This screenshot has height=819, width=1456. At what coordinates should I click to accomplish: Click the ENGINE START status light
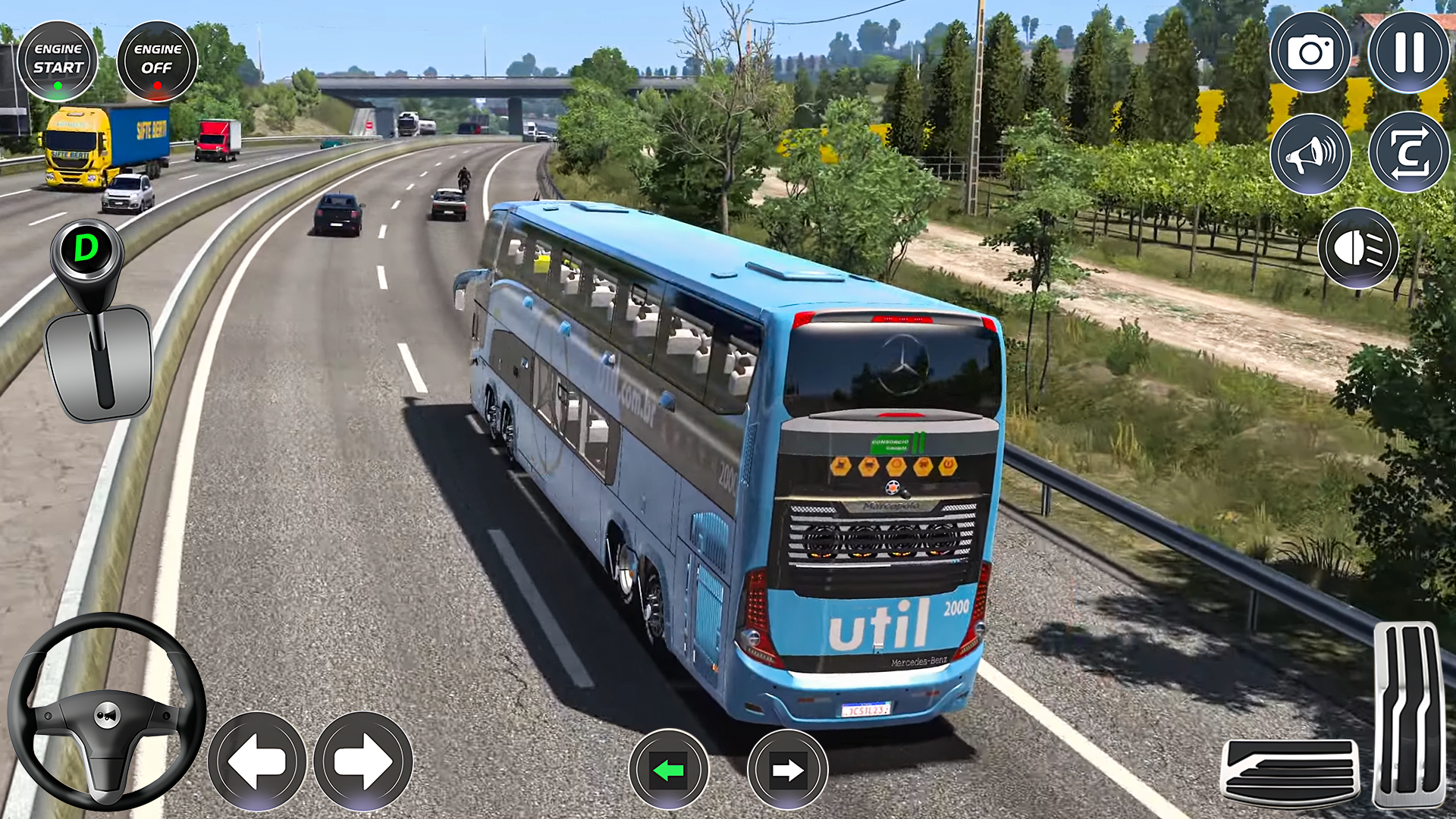pyautogui.click(x=59, y=86)
